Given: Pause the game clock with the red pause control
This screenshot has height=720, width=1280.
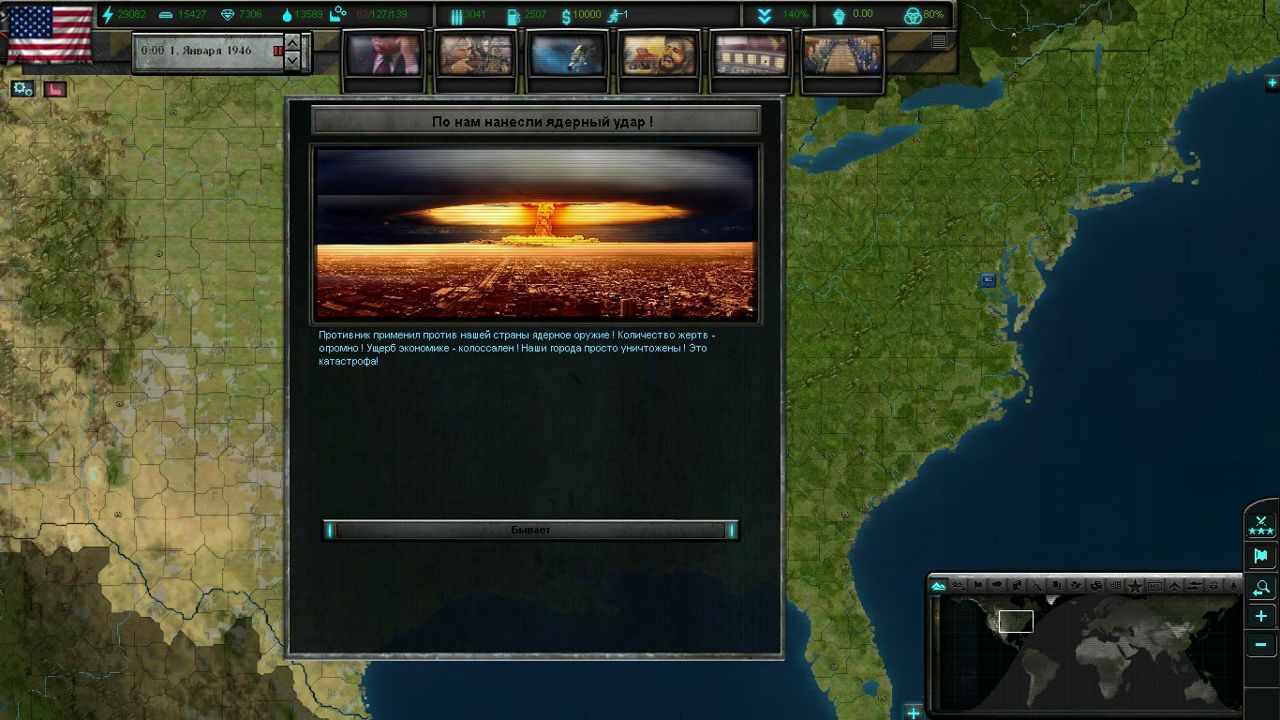Looking at the screenshot, I should pyautogui.click(x=278, y=50).
